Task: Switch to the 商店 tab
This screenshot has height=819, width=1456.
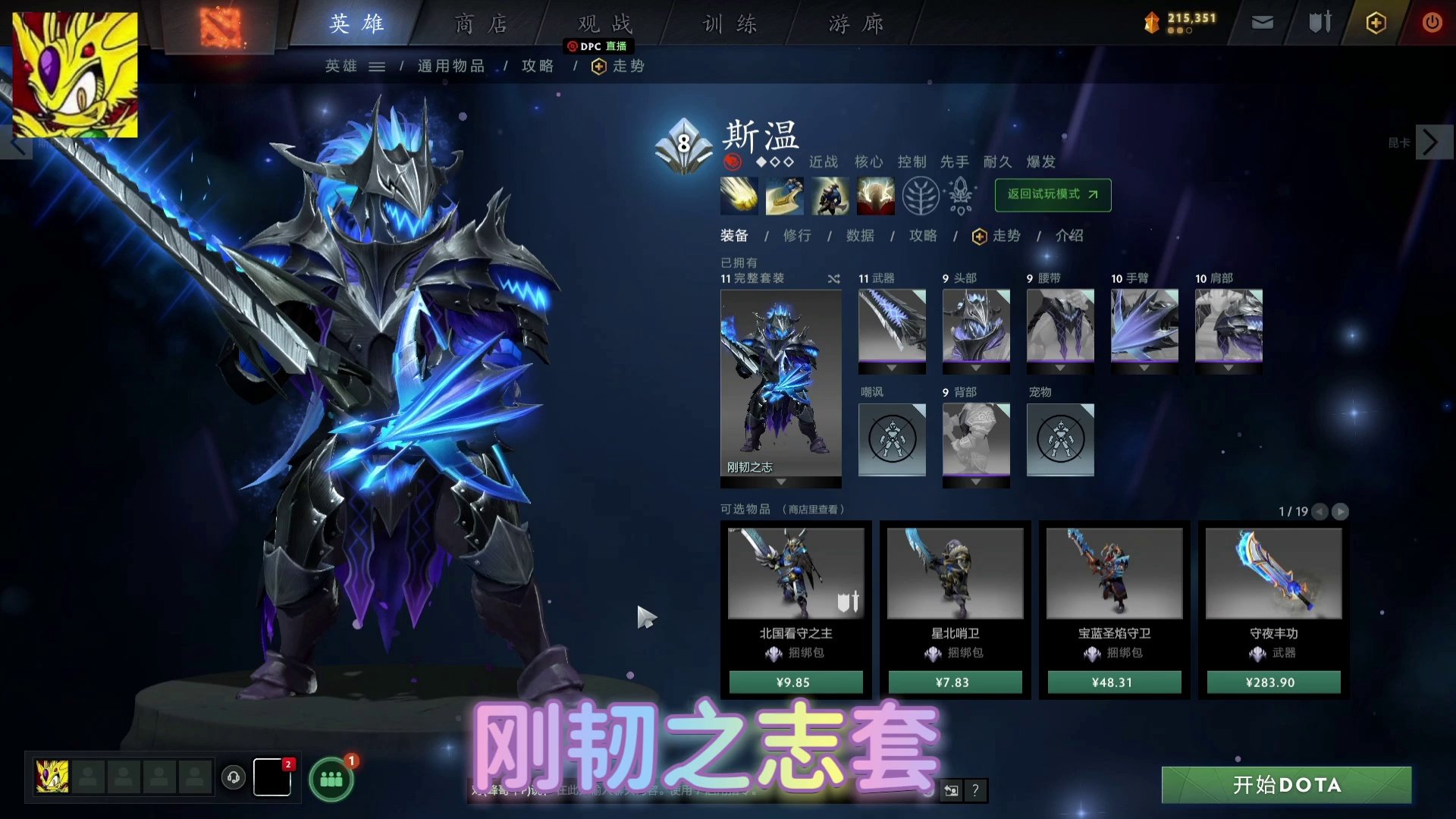Action: [x=480, y=24]
